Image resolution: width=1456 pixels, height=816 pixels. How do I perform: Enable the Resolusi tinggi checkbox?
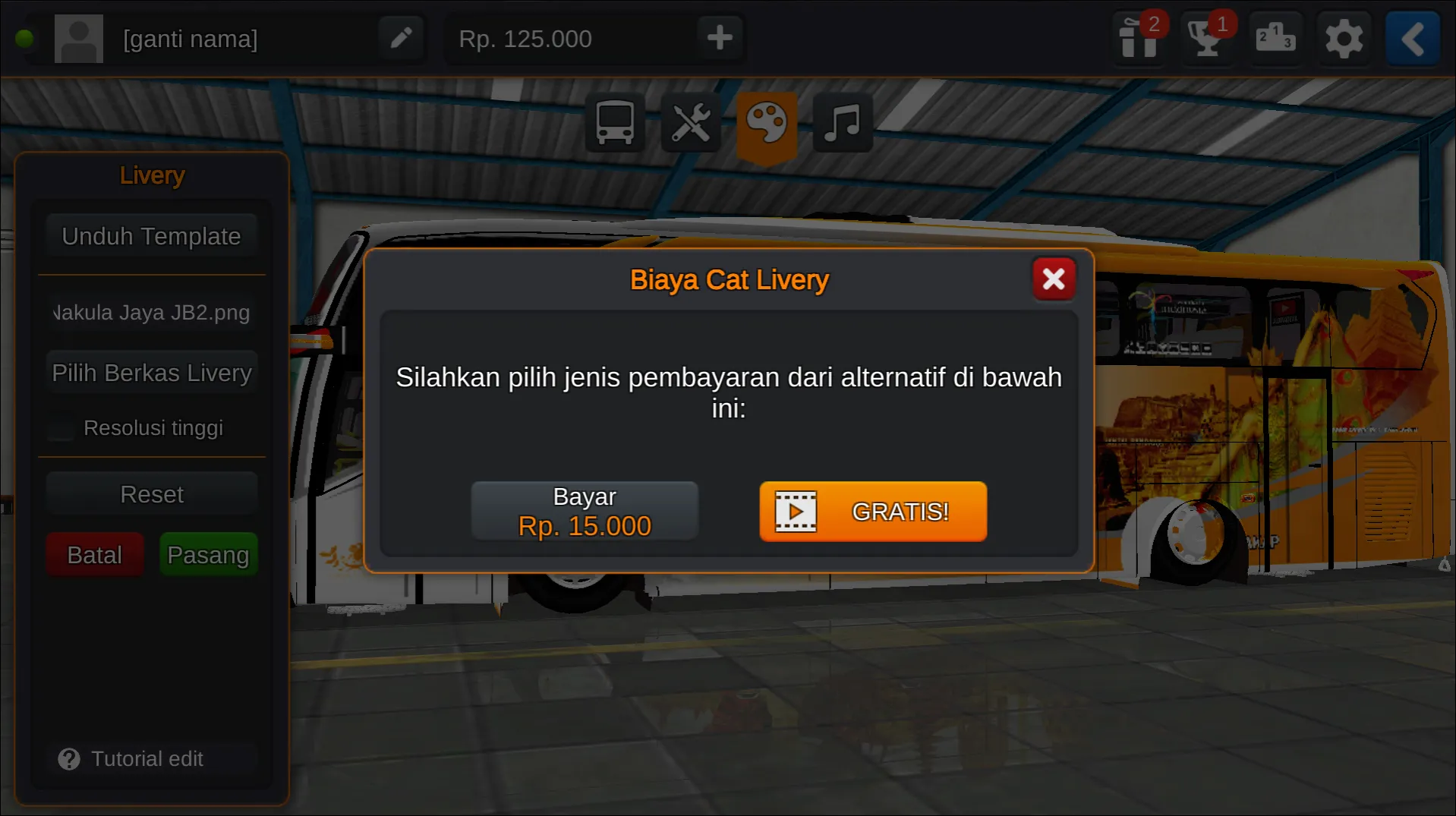[59, 427]
